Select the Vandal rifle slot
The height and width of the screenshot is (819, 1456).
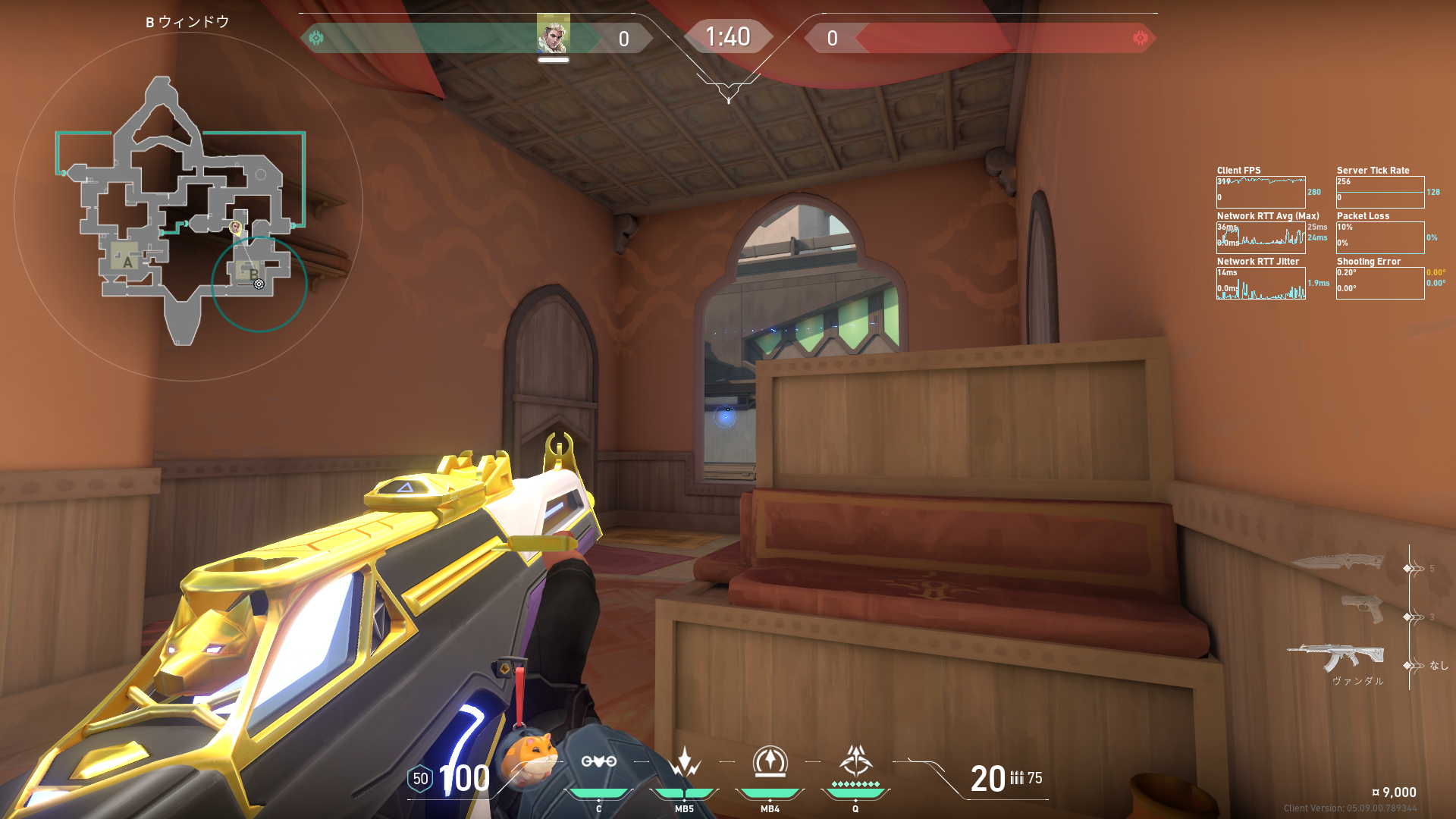[1336, 657]
